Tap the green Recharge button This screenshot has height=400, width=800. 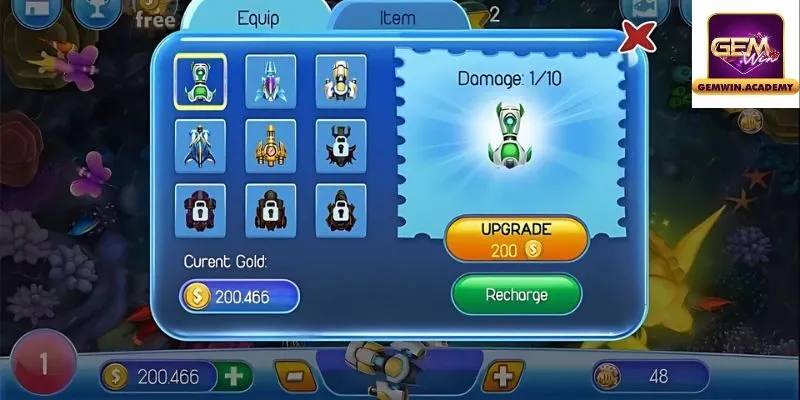(516, 295)
